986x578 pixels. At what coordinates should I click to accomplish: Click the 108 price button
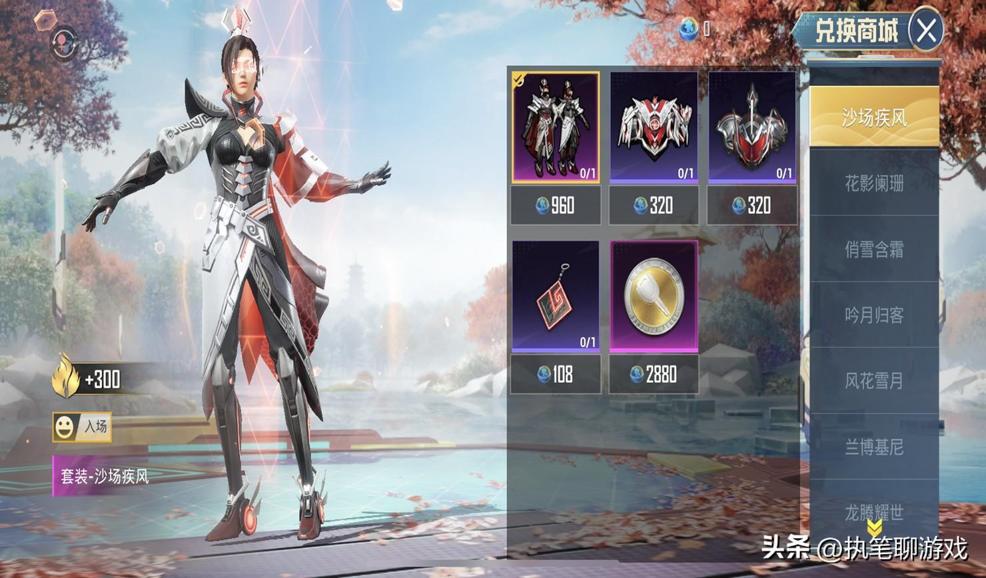[556, 375]
